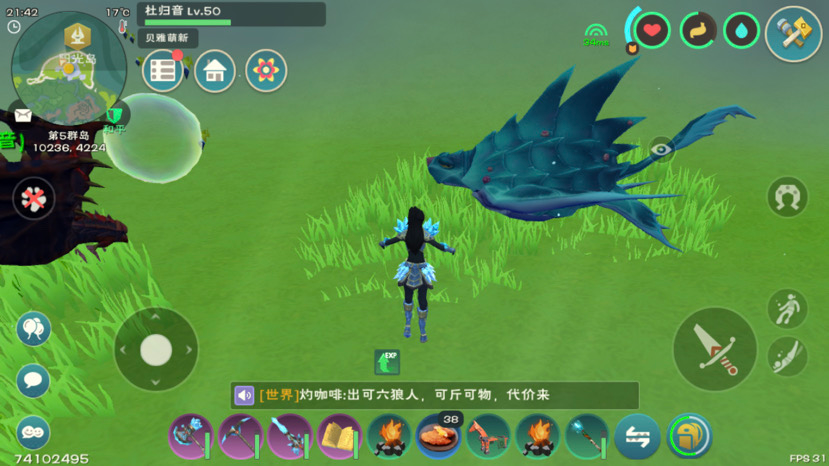Screen dimensions: 829x466
Task: Tap the running figure action button
Action: point(787,309)
